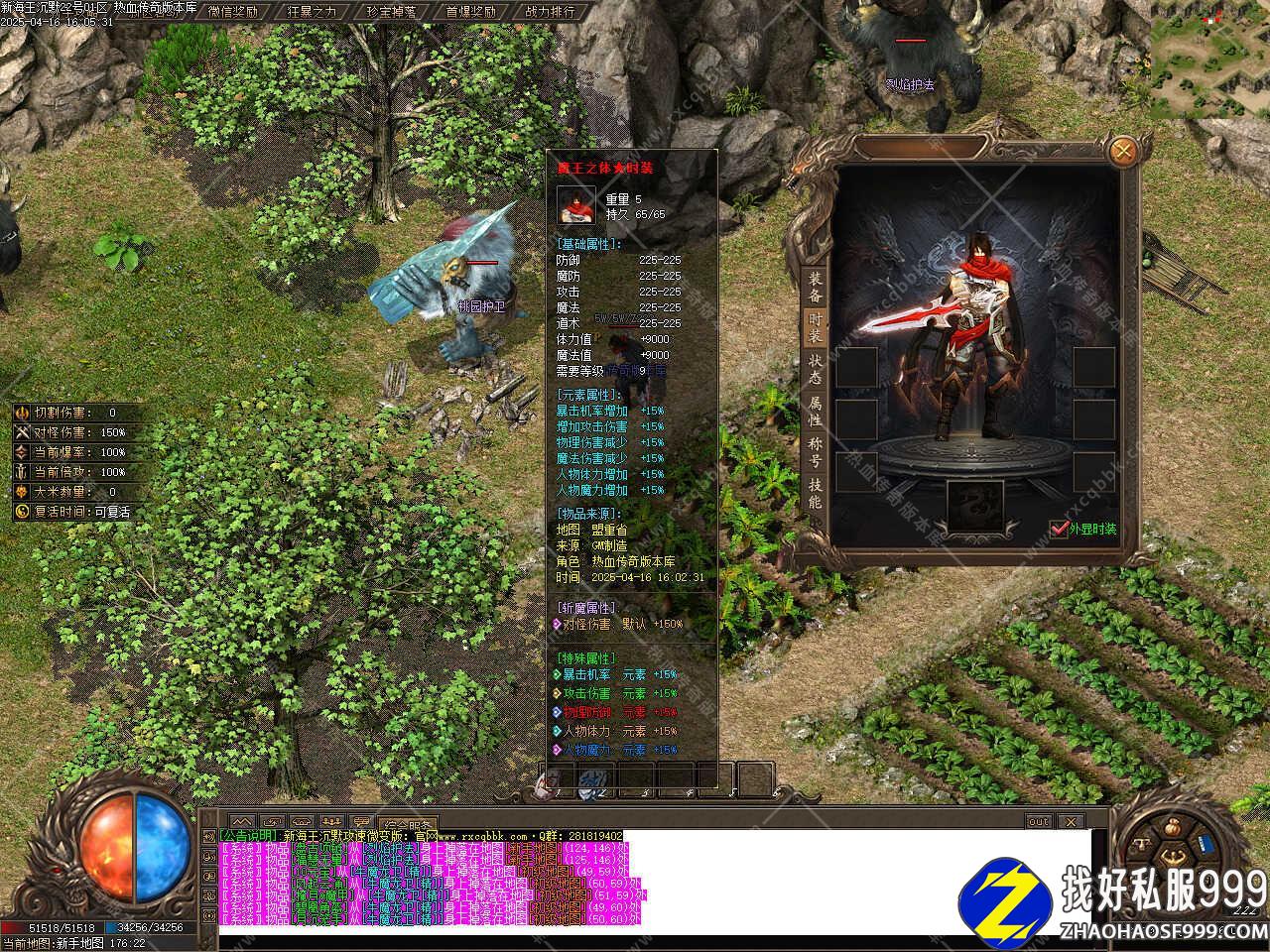1270x952 pixels.
Task: Close the chat window with X
Action: coord(1071,822)
